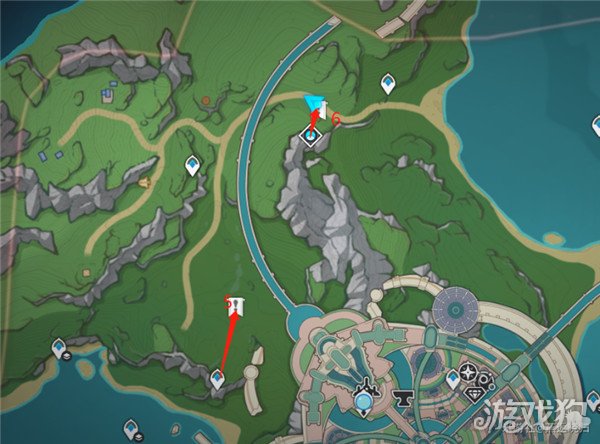
Task: Select the waypoint on the hillside west of the curved rail
Action: pos(191,165)
